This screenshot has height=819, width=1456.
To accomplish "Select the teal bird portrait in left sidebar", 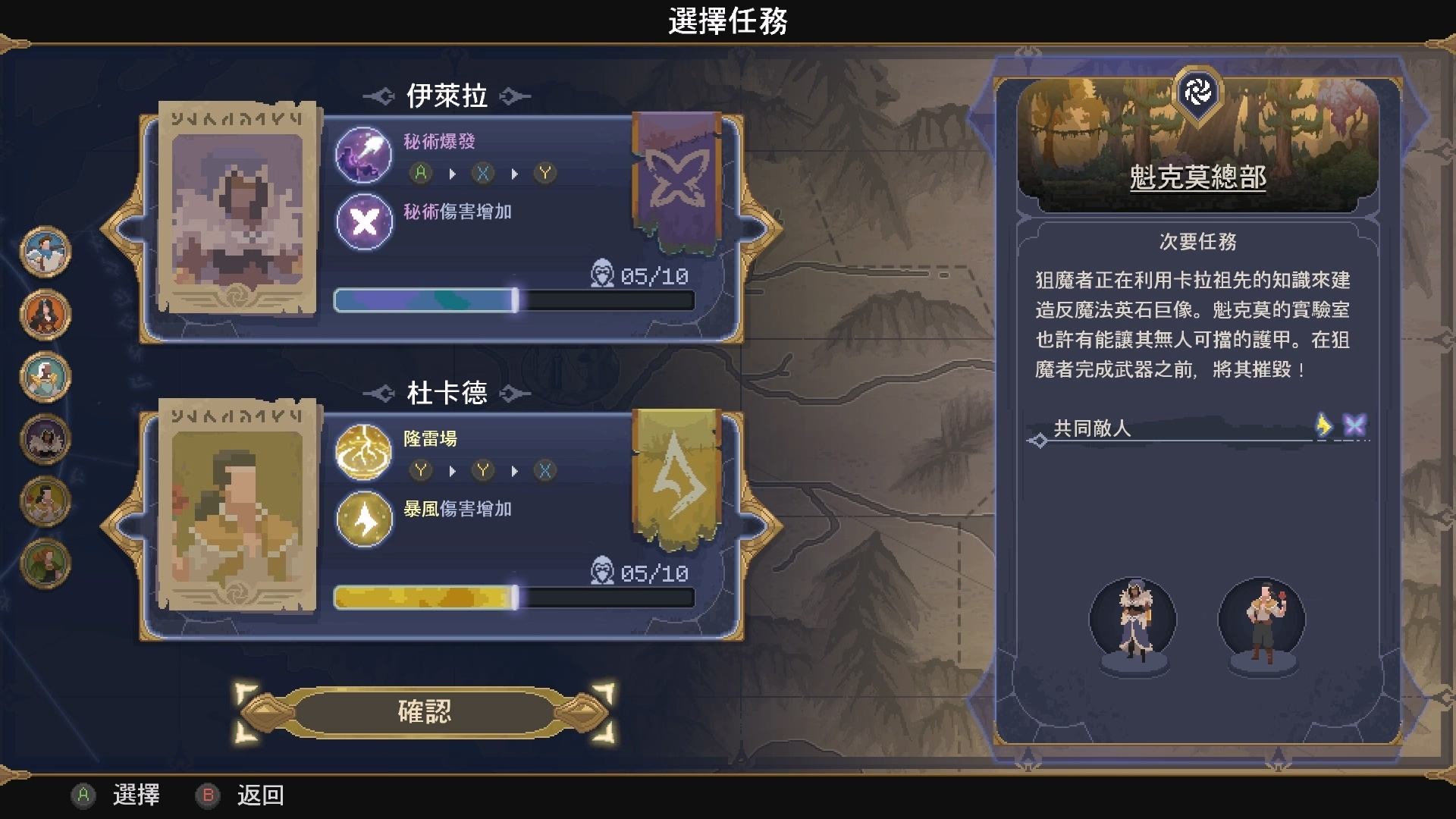I will pyautogui.click(x=44, y=376).
